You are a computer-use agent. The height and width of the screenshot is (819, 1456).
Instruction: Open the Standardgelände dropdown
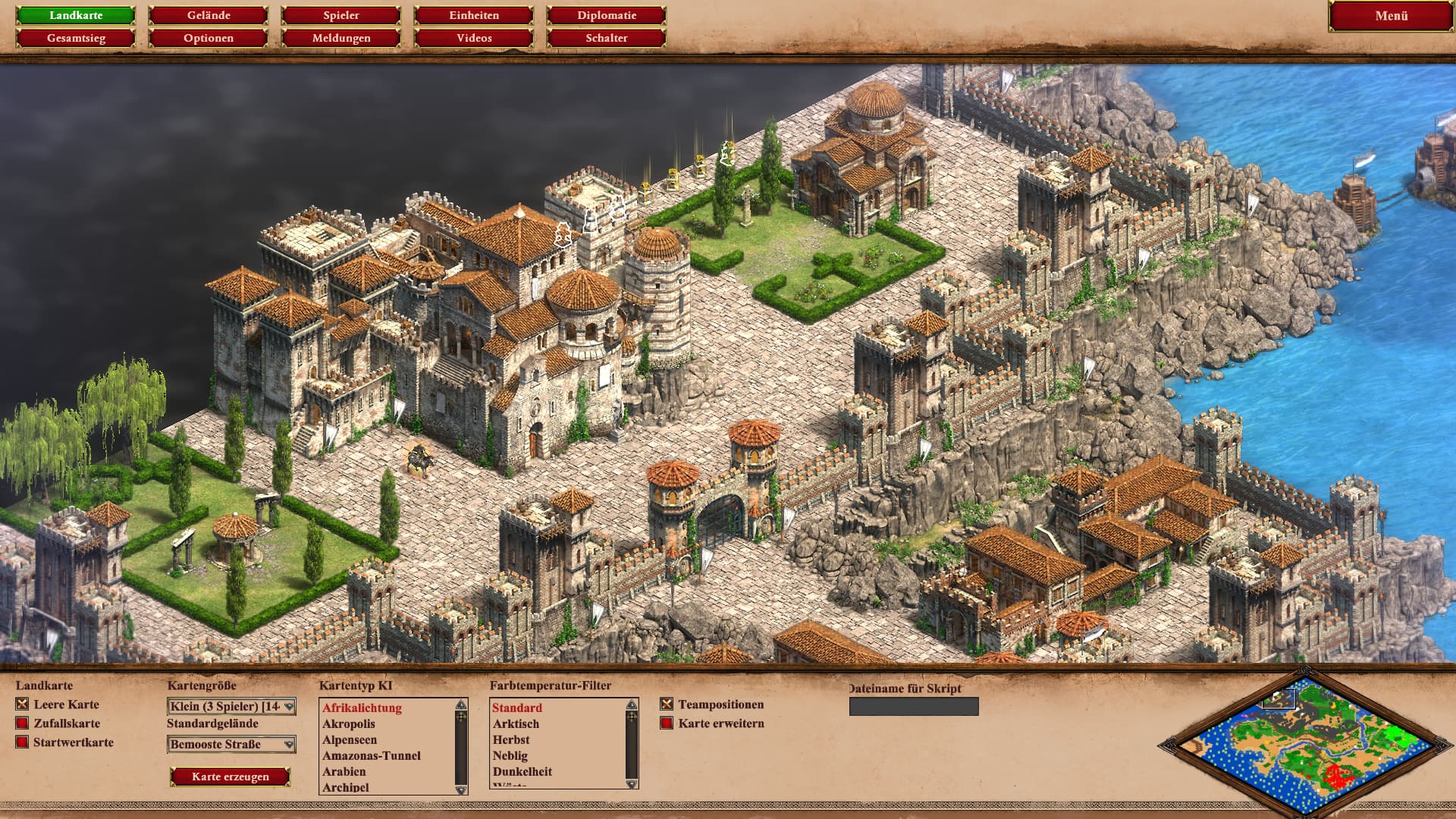[231, 745]
